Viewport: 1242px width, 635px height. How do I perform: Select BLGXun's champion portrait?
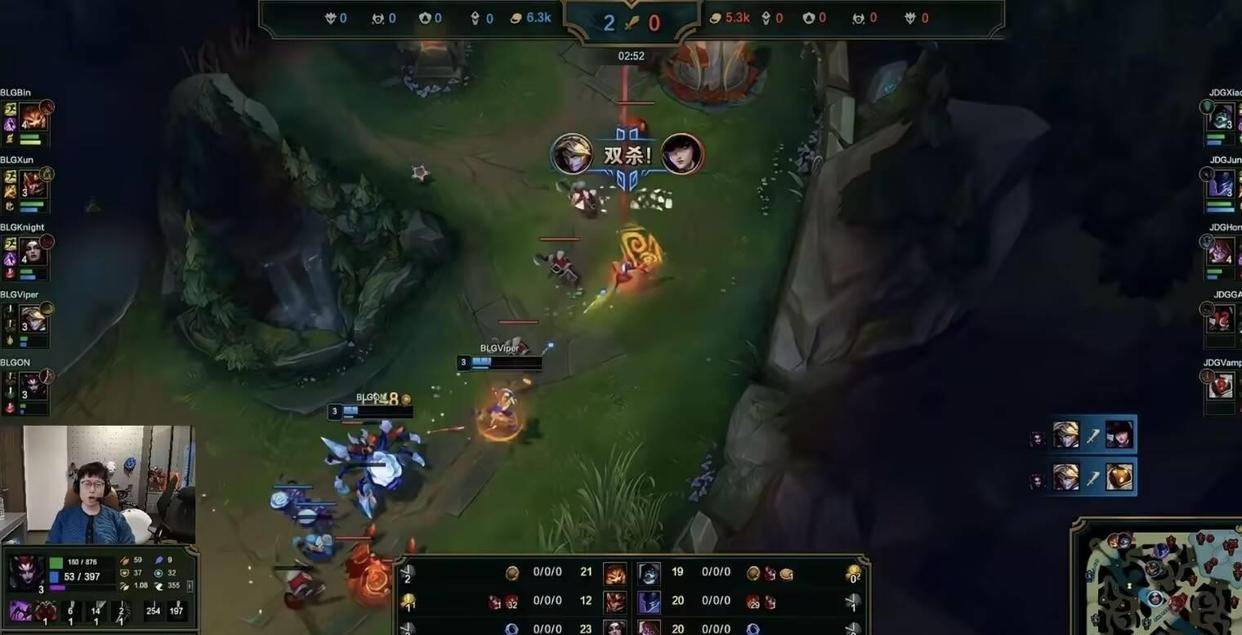(33, 185)
